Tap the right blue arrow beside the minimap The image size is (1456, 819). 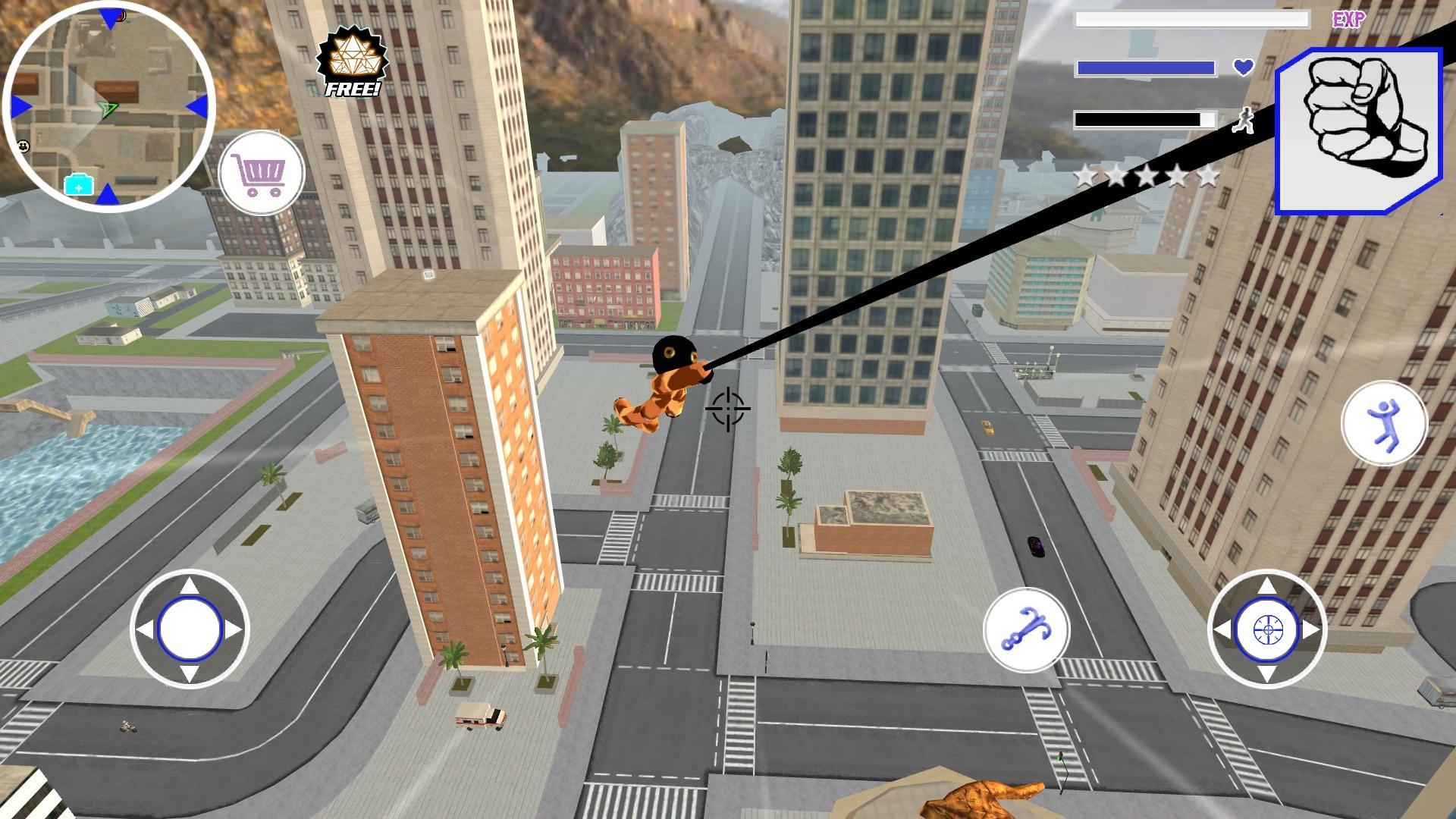pos(198,108)
